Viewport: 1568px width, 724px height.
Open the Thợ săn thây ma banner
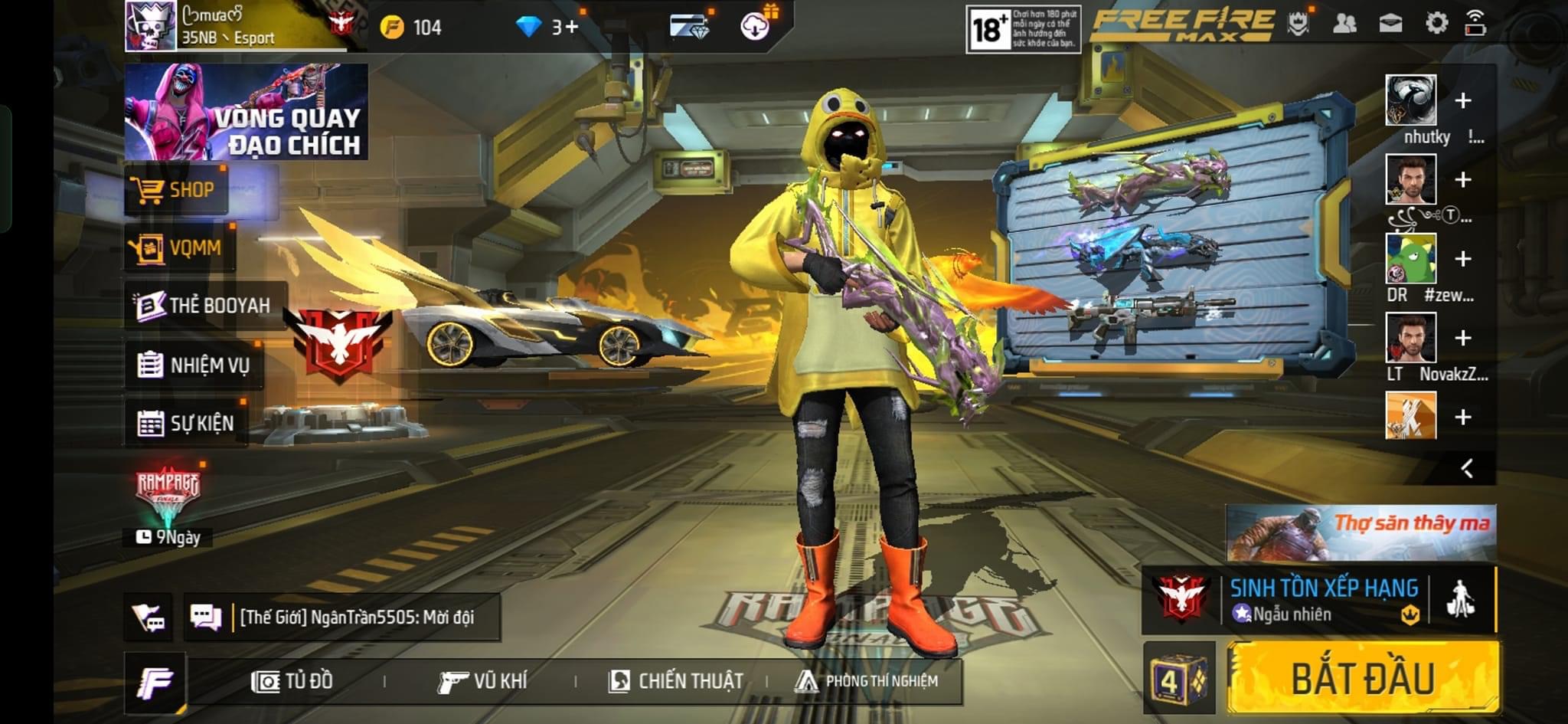tap(1361, 532)
